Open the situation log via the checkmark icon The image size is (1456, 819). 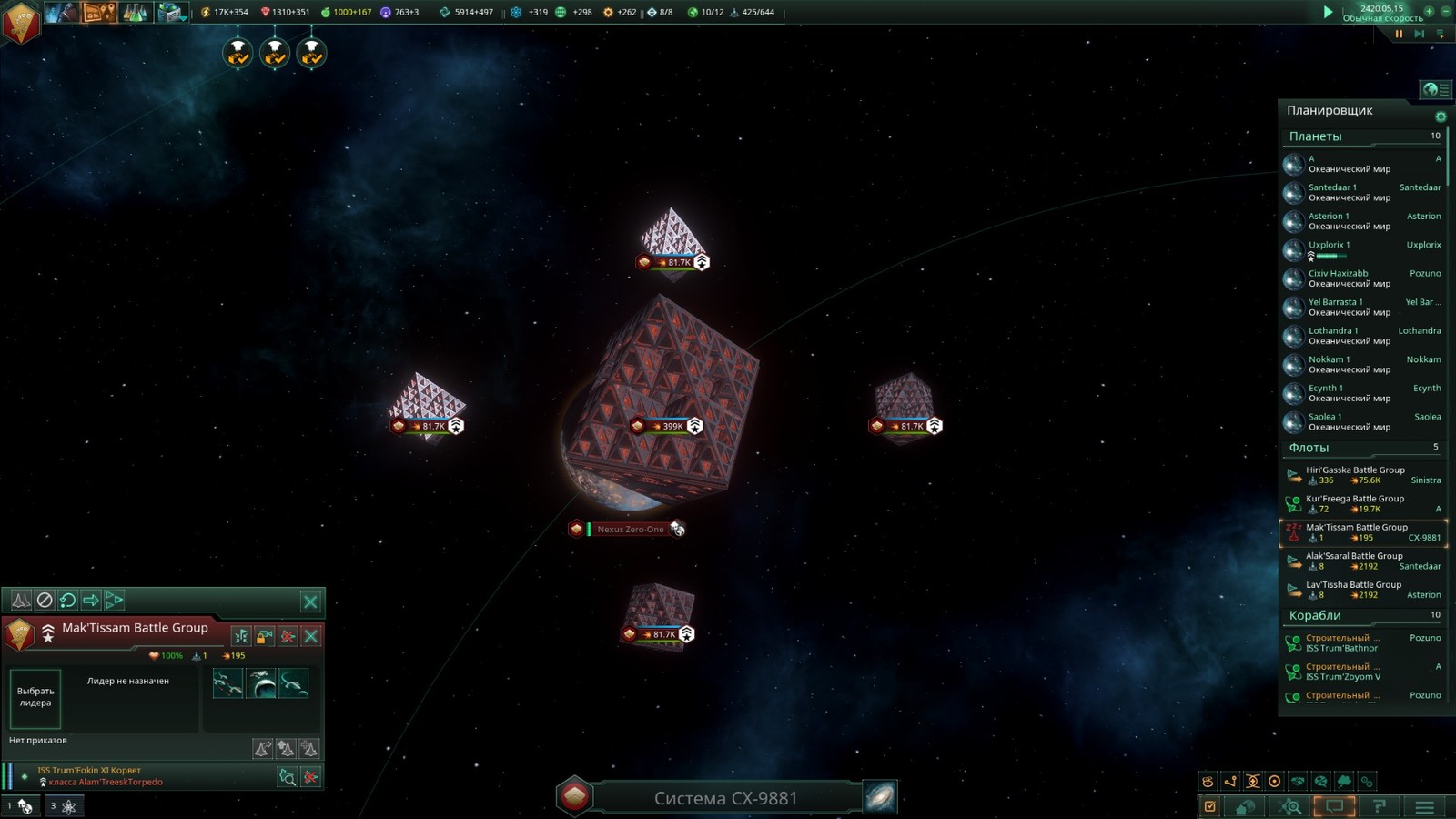(x=1209, y=806)
